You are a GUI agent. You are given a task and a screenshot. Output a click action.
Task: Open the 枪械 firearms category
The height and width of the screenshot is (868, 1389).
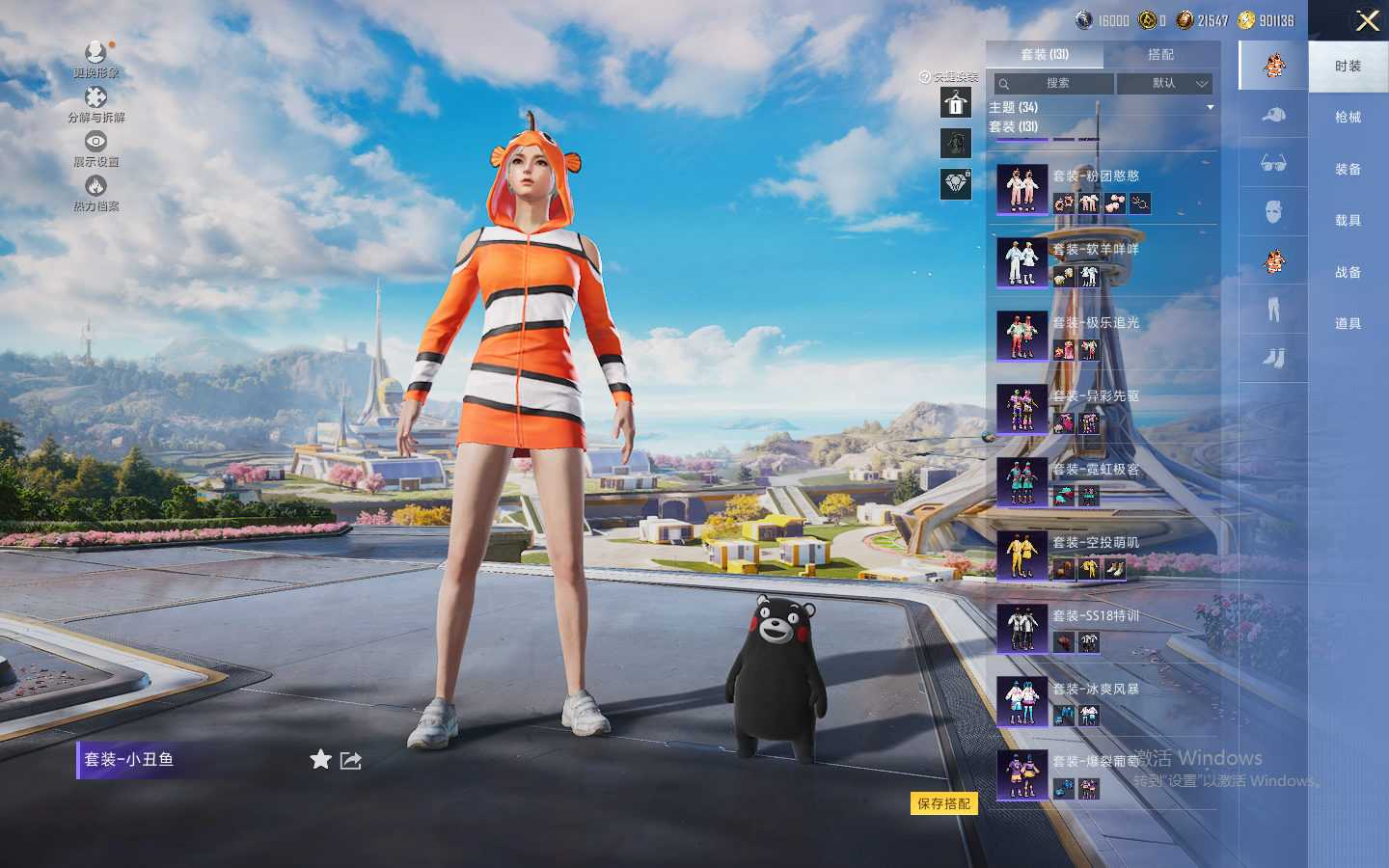point(1348,118)
